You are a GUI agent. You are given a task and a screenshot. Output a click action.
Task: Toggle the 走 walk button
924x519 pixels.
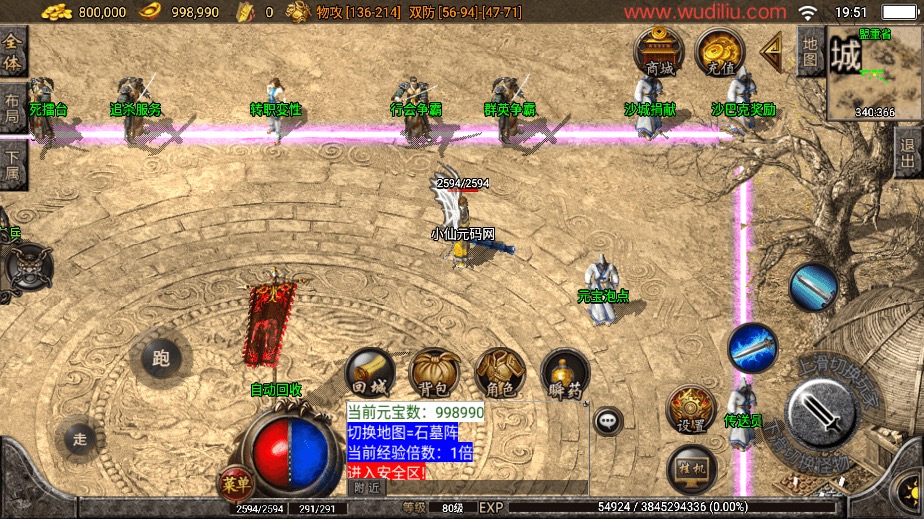(x=81, y=438)
